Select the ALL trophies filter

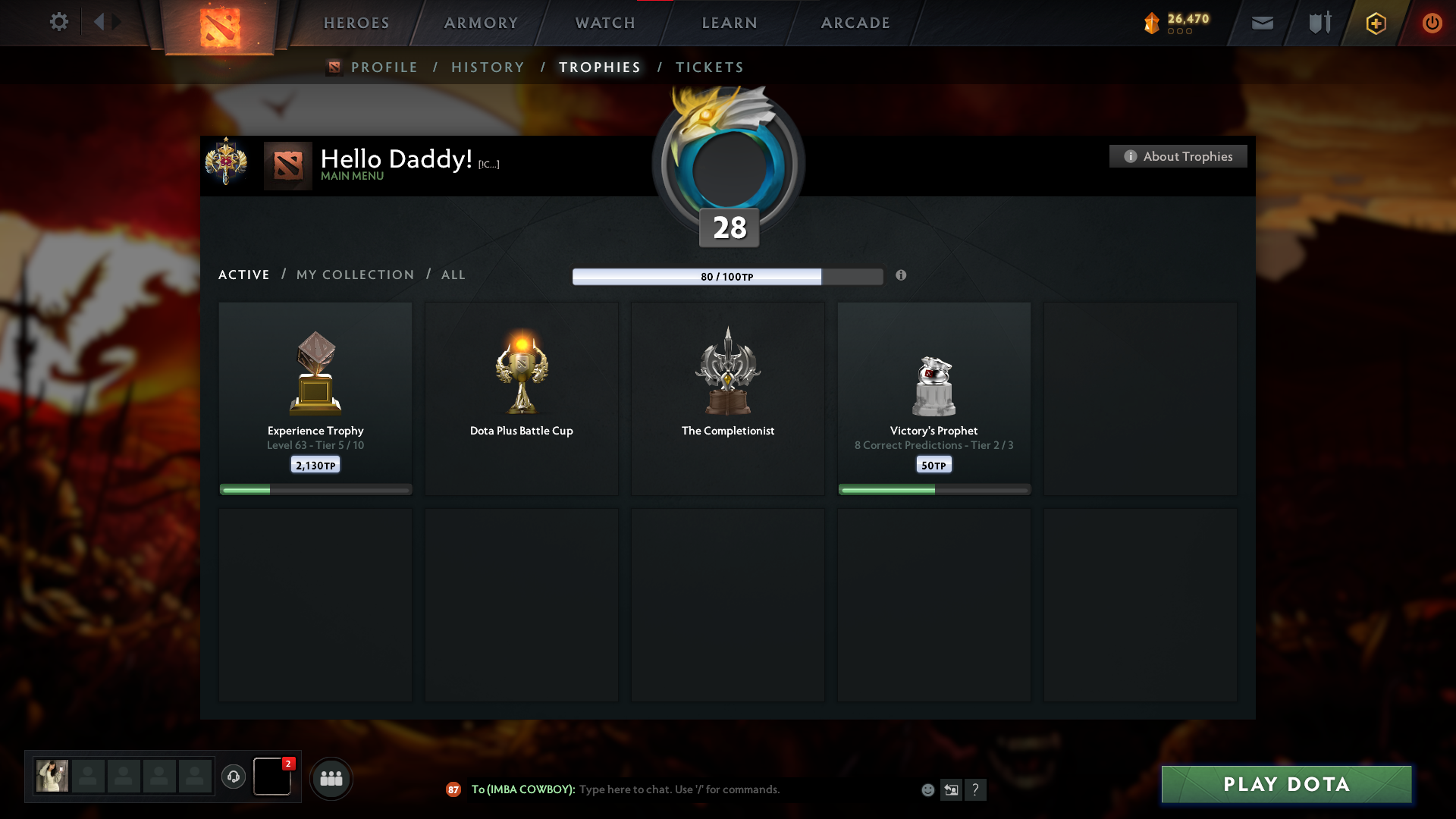click(x=453, y=275)
